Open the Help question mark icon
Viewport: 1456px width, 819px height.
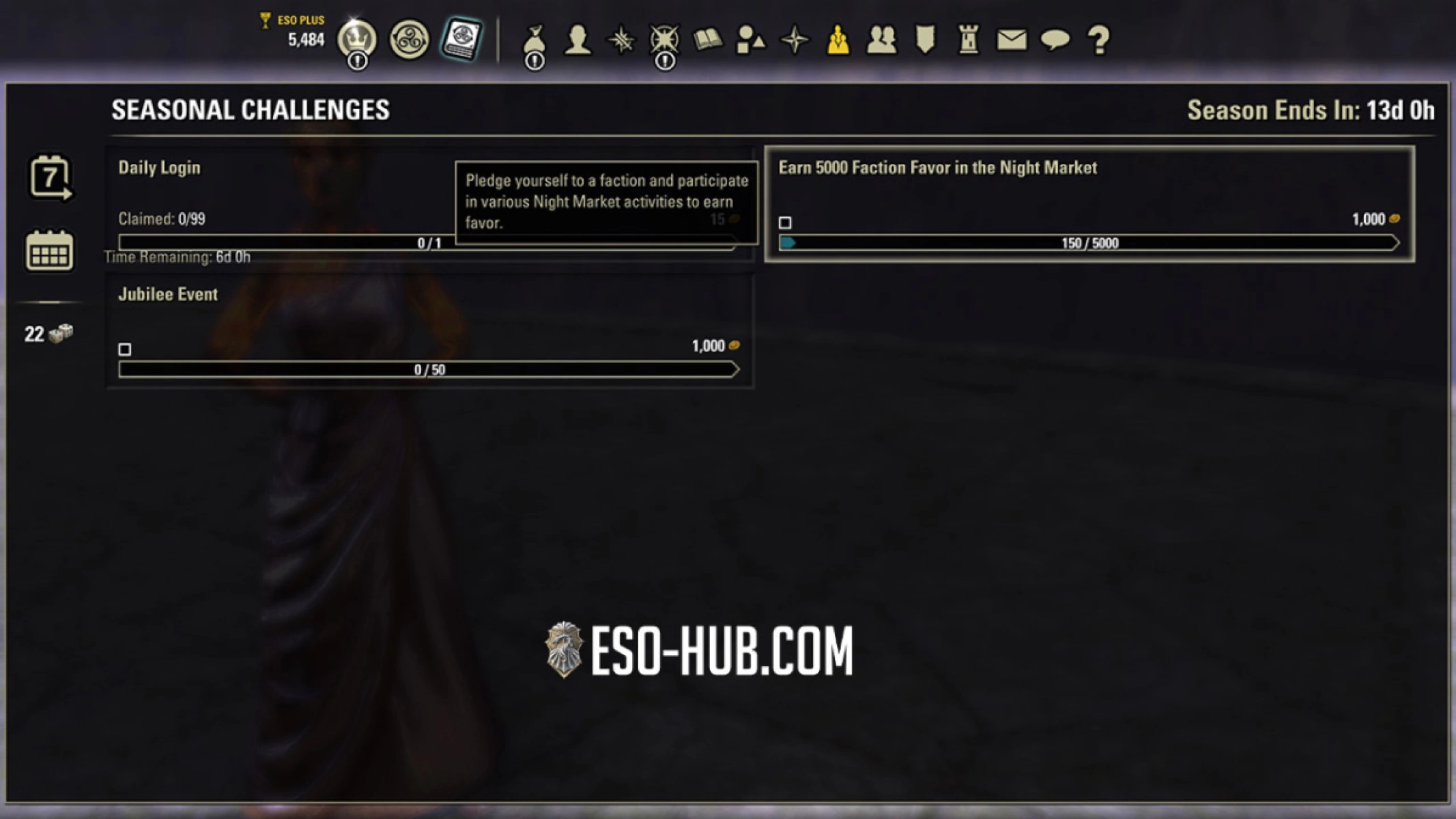(x=1098, y=41)
